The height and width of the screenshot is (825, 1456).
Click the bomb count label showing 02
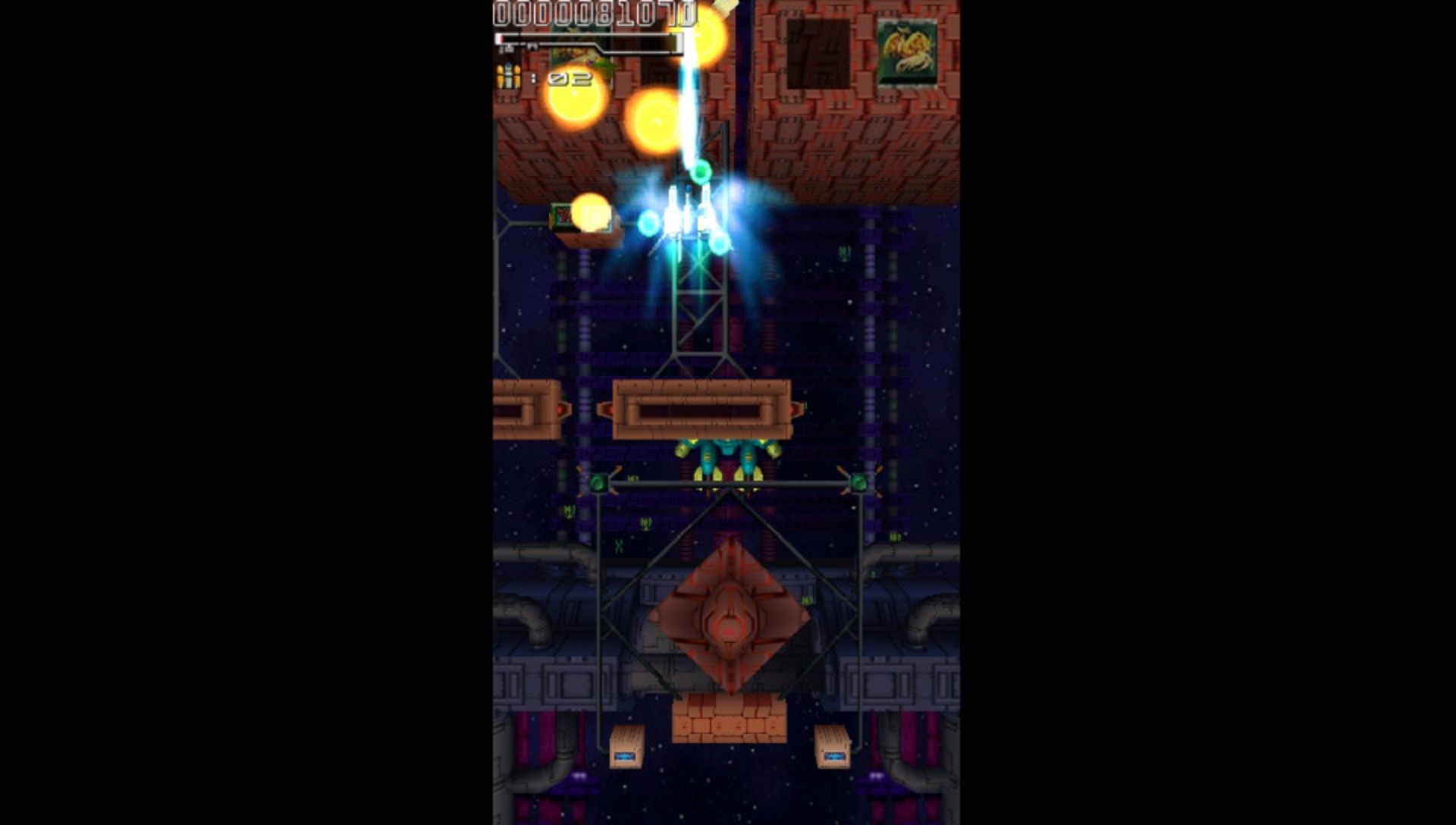(570, 79)
